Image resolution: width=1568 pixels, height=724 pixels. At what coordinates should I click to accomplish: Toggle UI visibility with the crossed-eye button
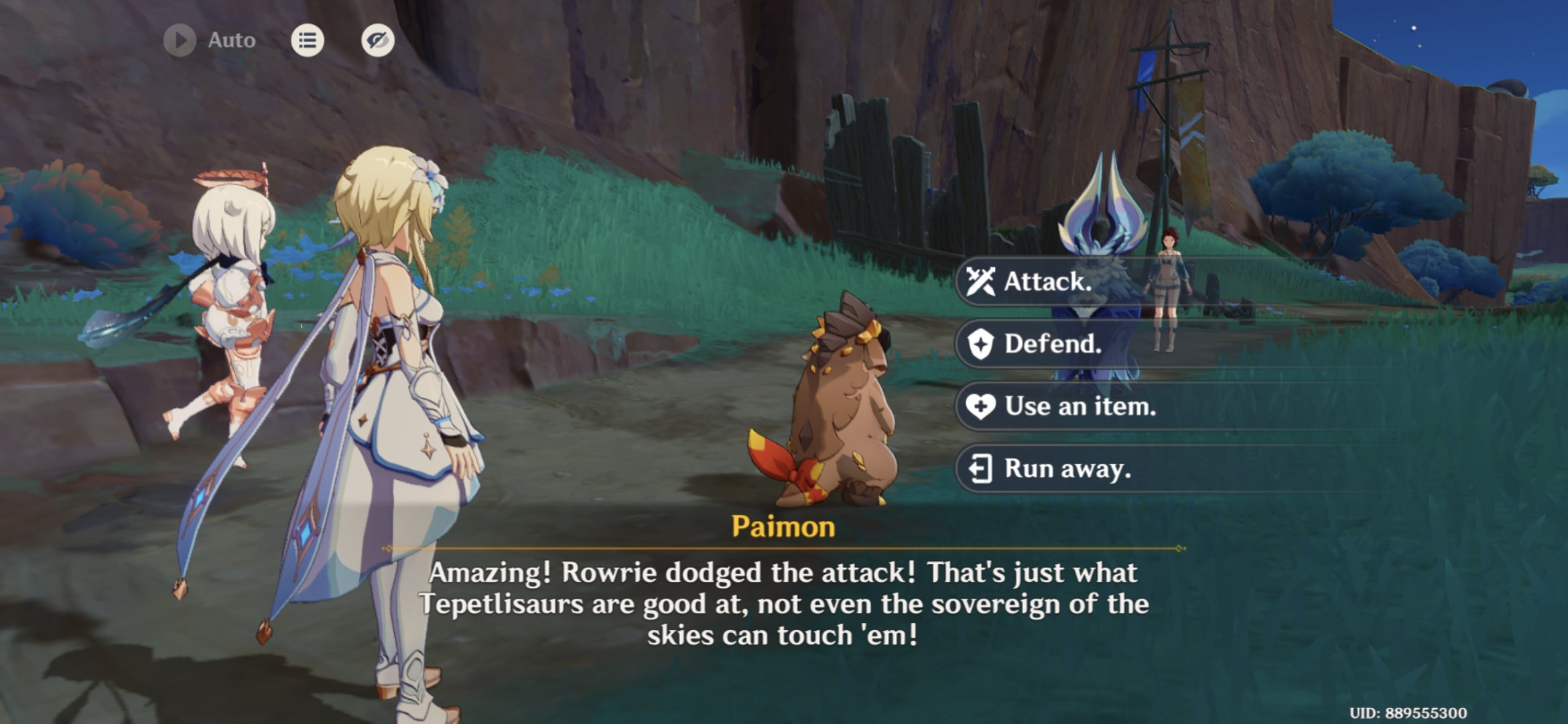click(x=377, y=40)
